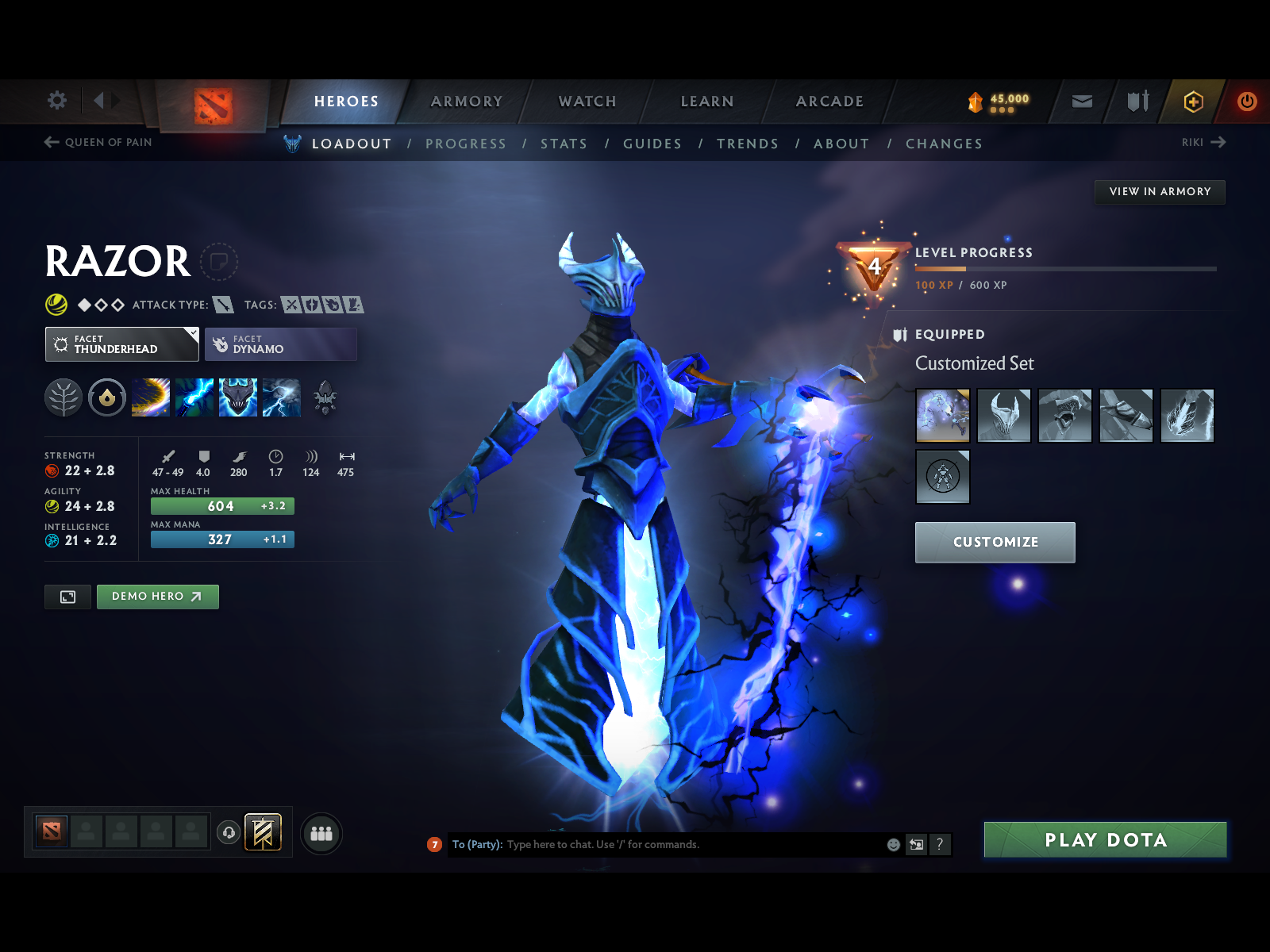Open the friends list panel
This screenshot has width=1270, height=952.
pos(321,834)
